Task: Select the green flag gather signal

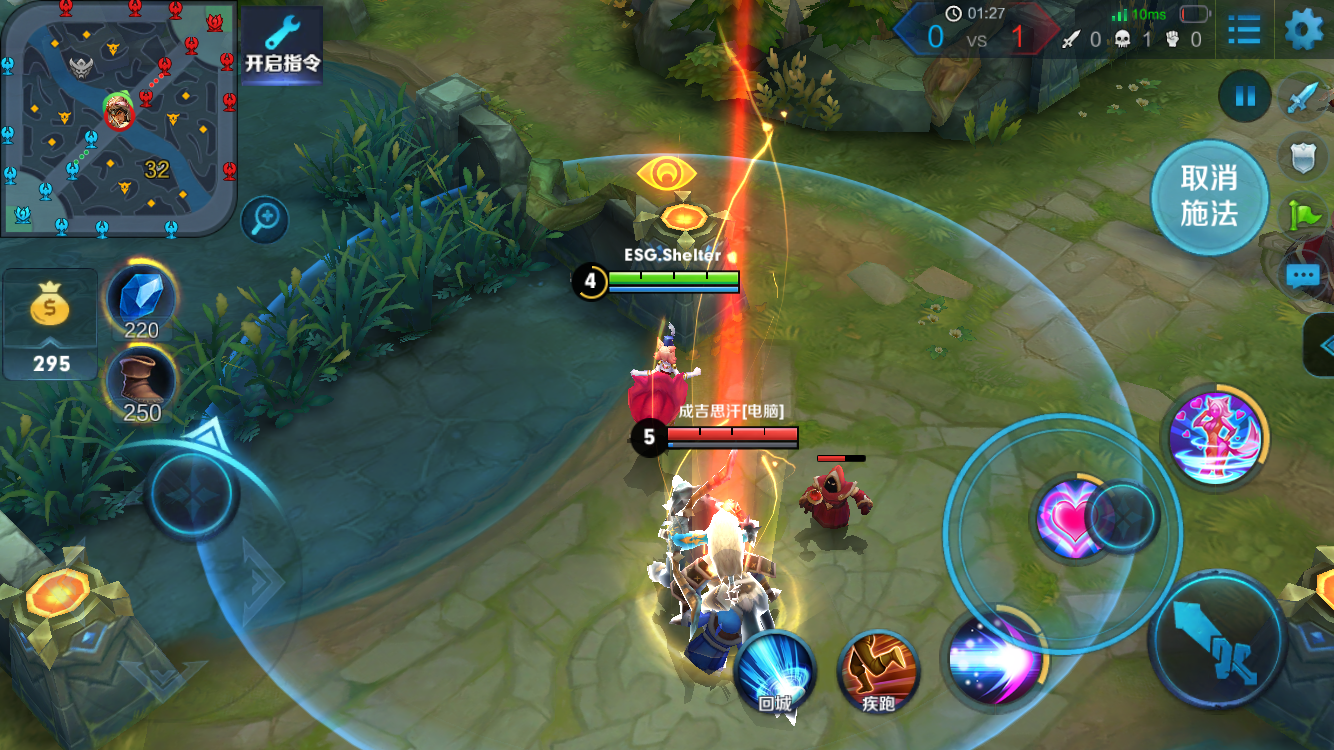Action: click(1305, 214)
